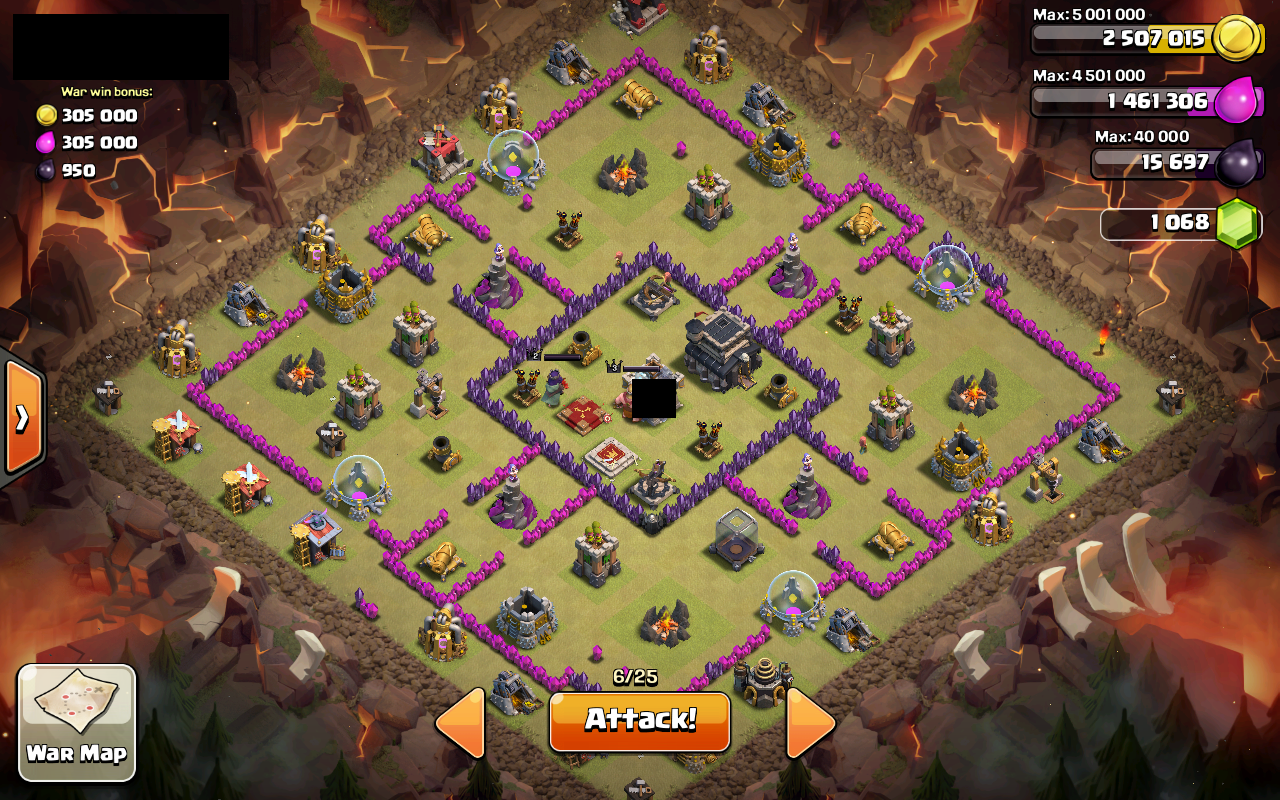This screenshot has width=1280, height=800.
Task: Go to previous enemy base with left arrow
Action: (462, 722)
